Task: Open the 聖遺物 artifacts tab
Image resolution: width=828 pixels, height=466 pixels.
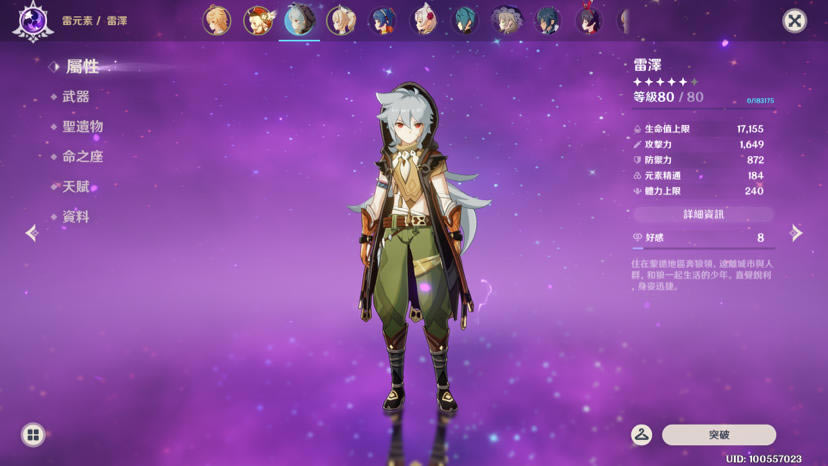Action: 82,127
